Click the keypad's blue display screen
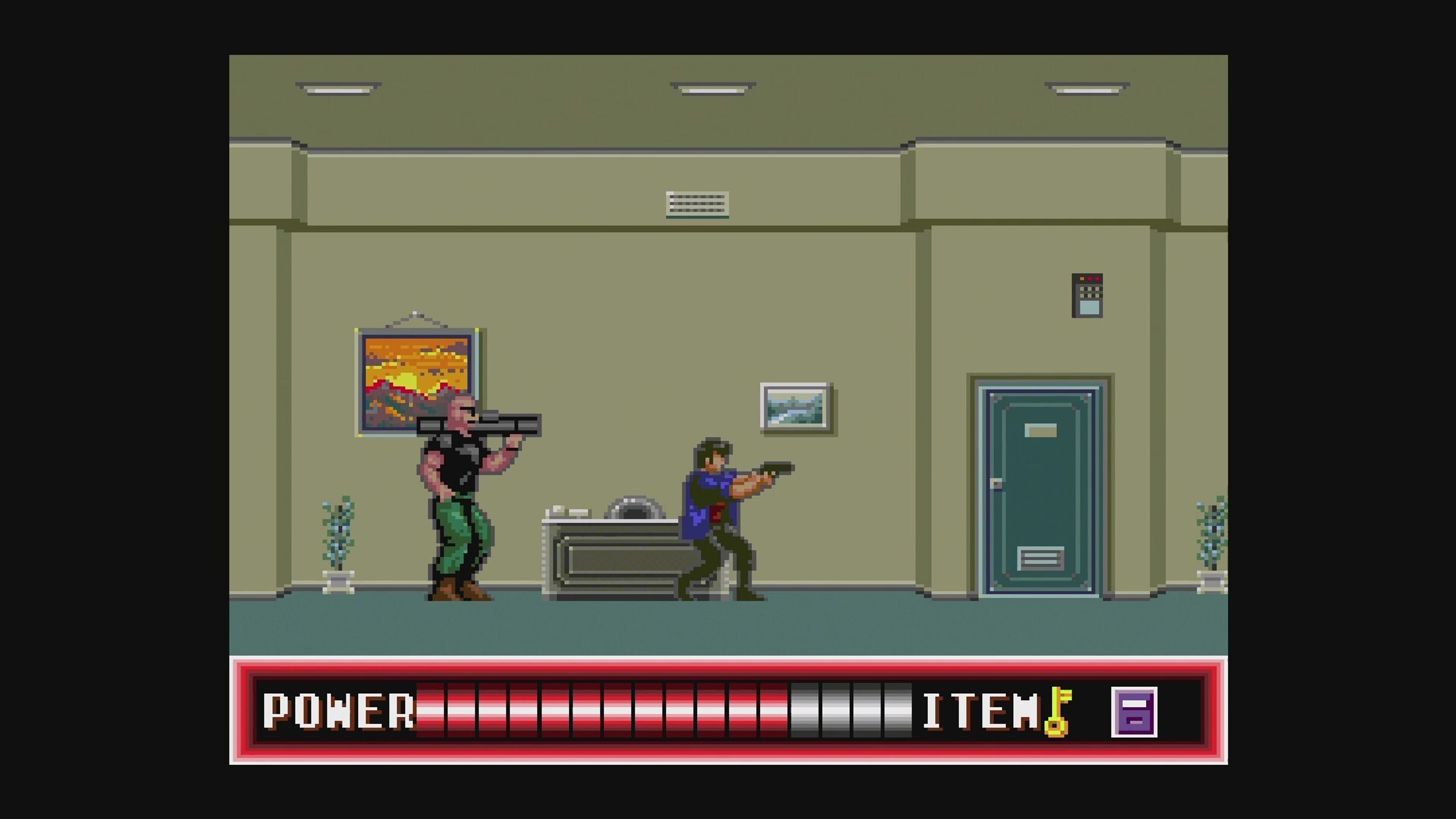Image resolution: width=1456 pixels, height=819 pixels. coord(1090,308)
